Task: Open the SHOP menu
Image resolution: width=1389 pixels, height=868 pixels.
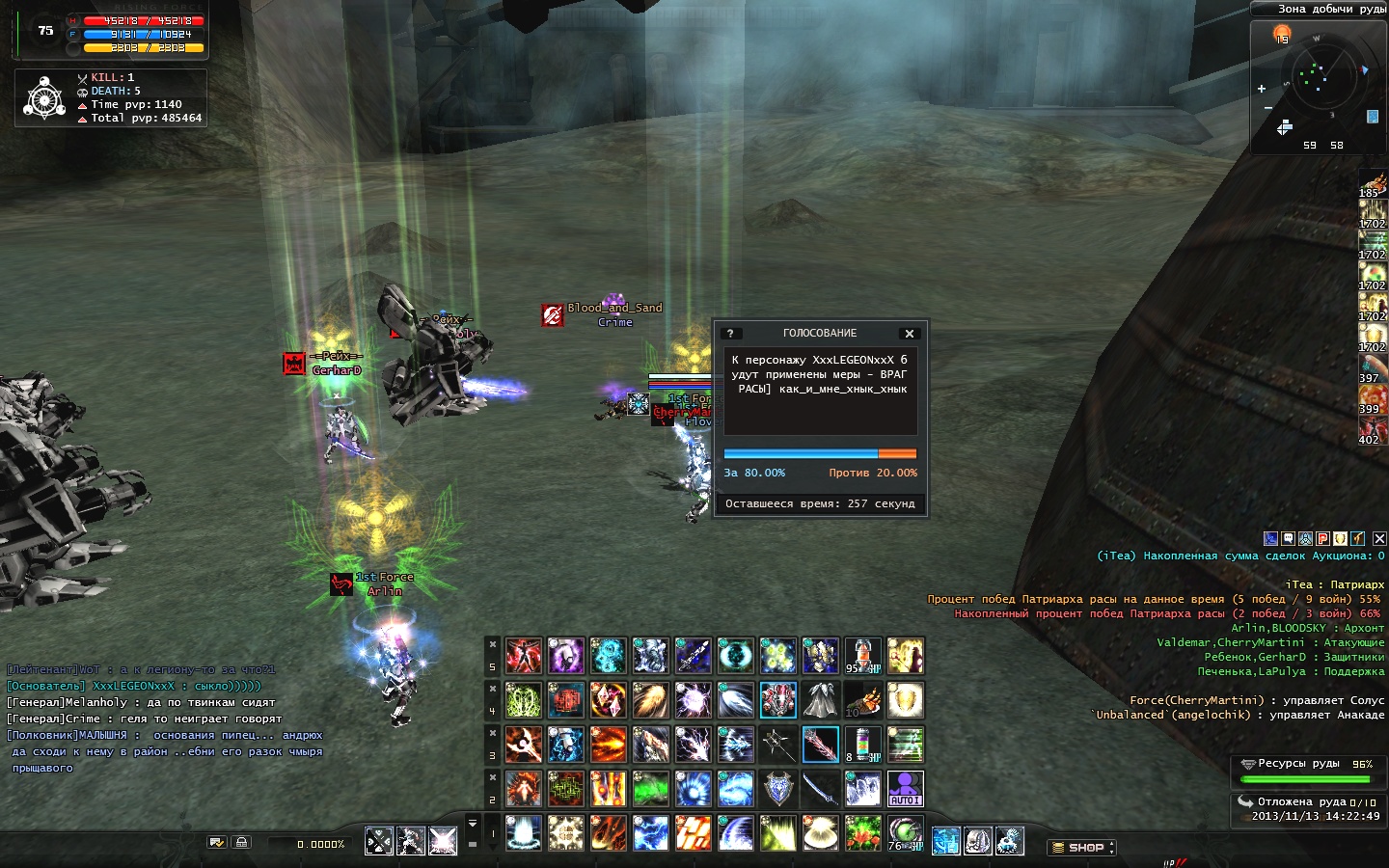Action: (1081, 848)
